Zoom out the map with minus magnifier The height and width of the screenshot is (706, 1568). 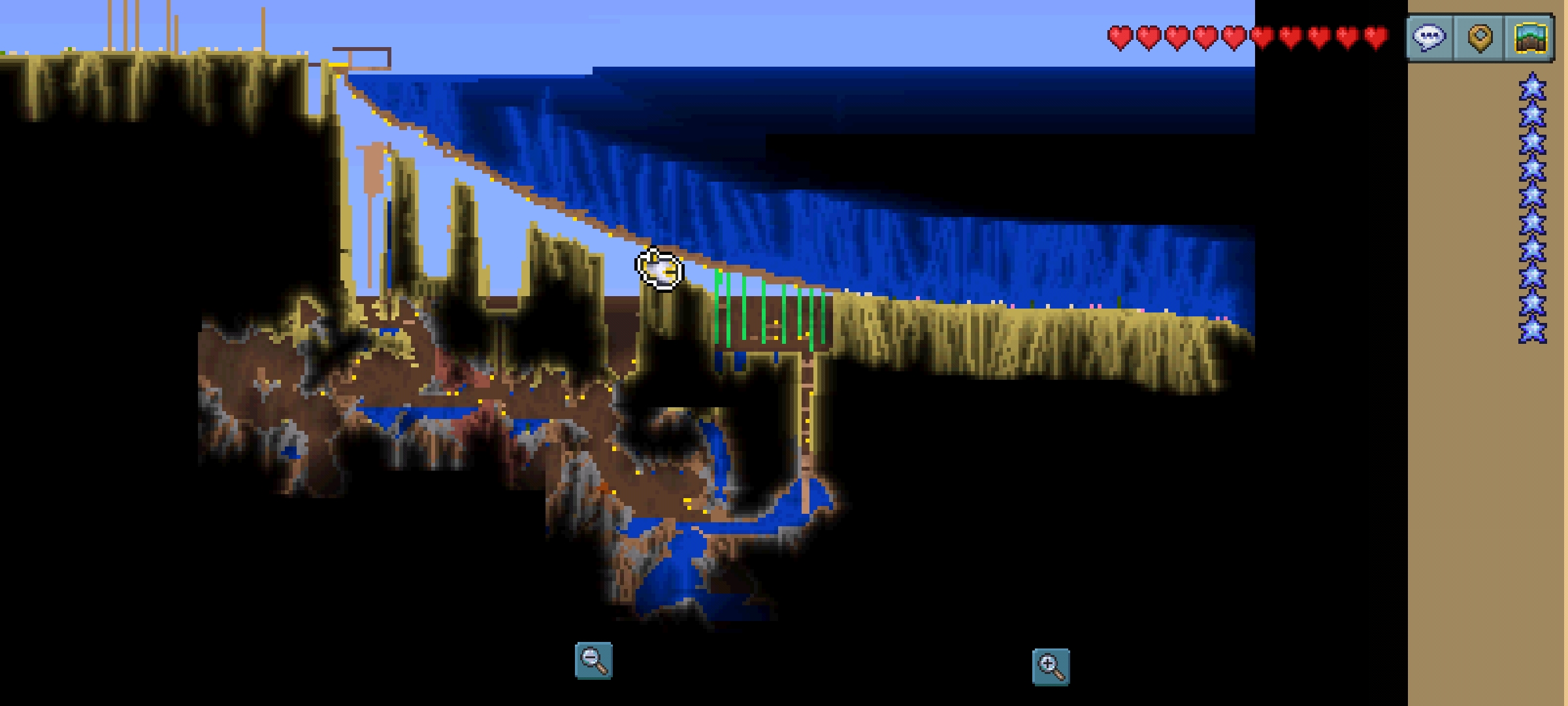click(593, 660)
